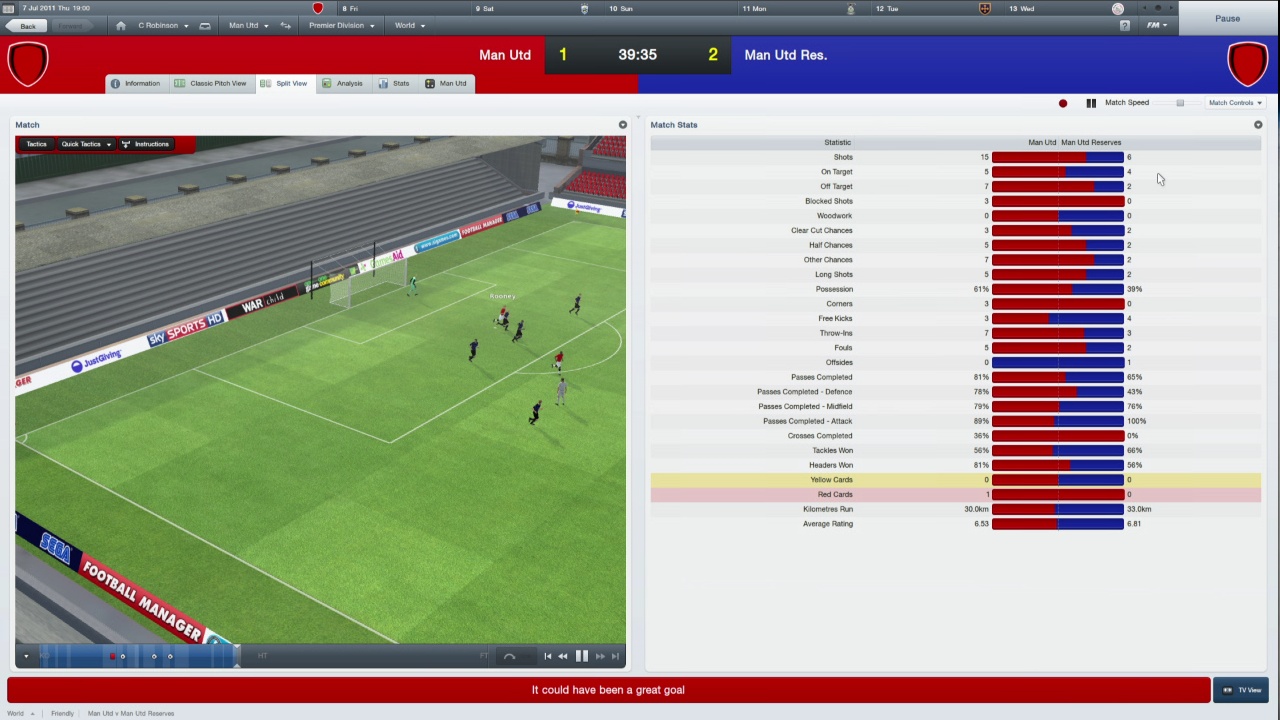Switch to the Analysis tab
Image resolution: width=1280 pixels, height=720 pixels.
[349, 83]
